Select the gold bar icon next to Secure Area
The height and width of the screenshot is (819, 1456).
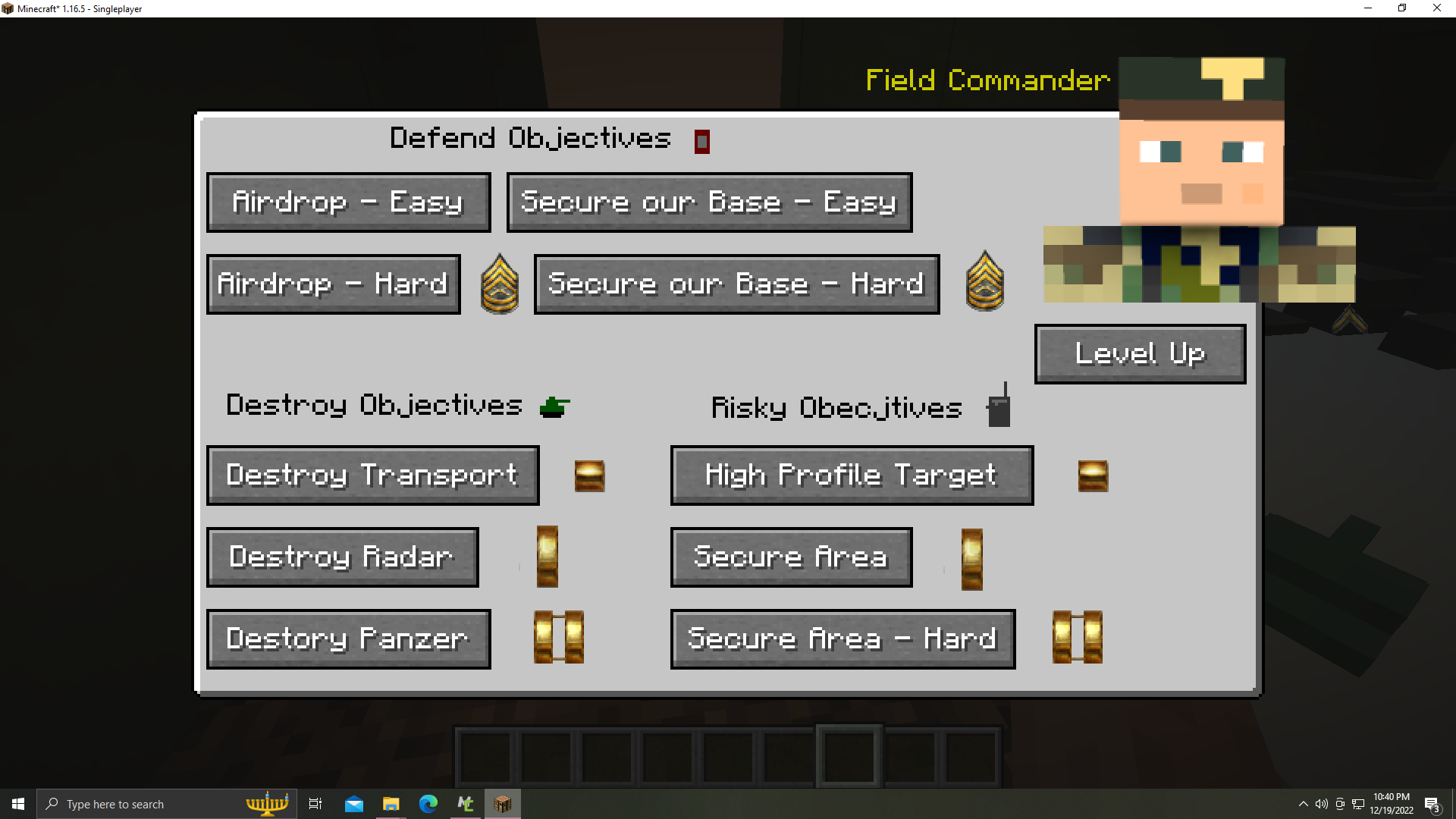(971, 559)
